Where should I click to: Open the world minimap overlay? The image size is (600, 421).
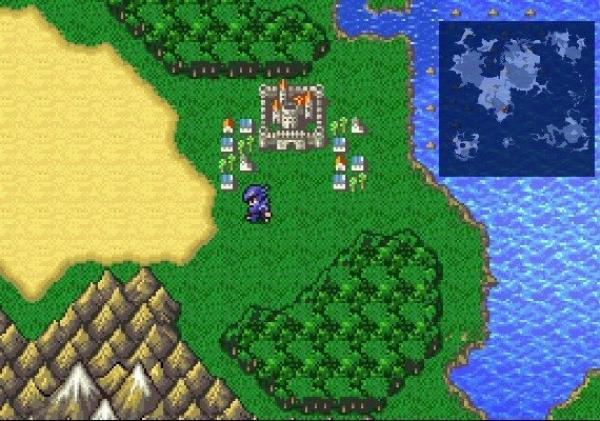tap(515, 99)
